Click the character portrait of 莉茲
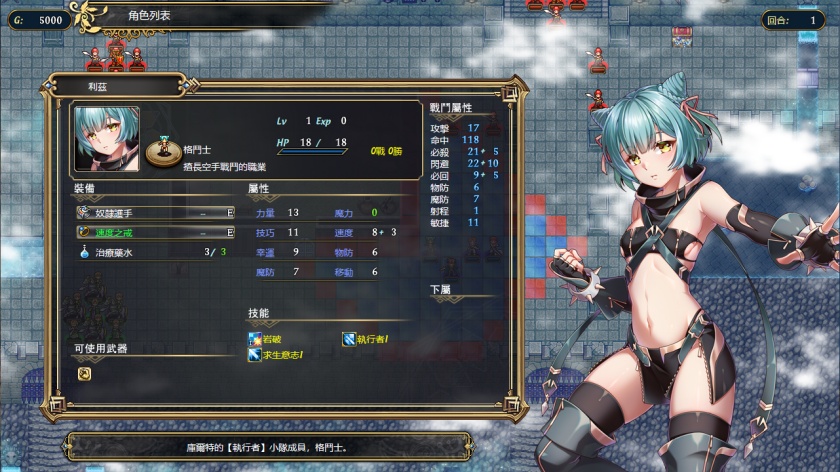Image resolution: width=840 pixels, height=472 pixels. pyautogui.click(x=106, y=138)
